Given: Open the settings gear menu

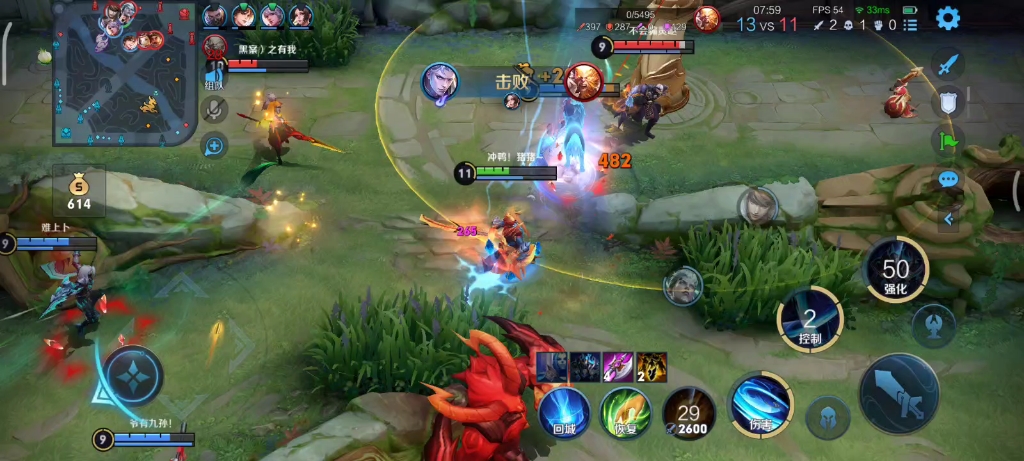Looking at the screenshot, I should 947,17.
